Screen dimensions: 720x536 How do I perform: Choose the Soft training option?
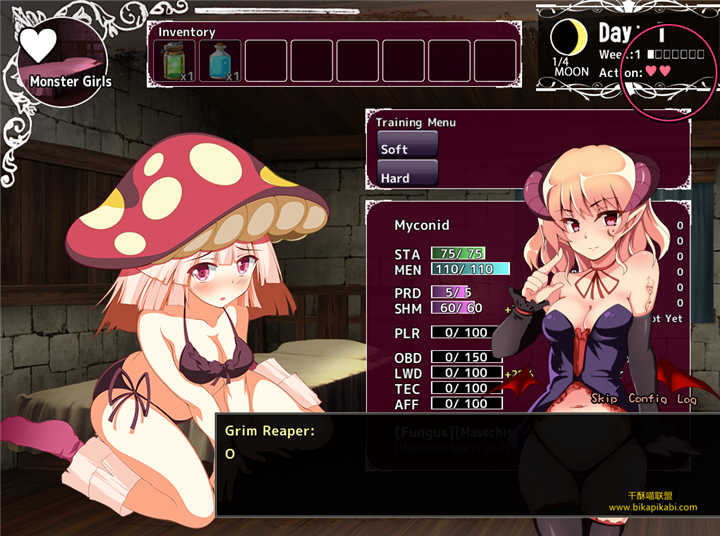click(407, 147)
